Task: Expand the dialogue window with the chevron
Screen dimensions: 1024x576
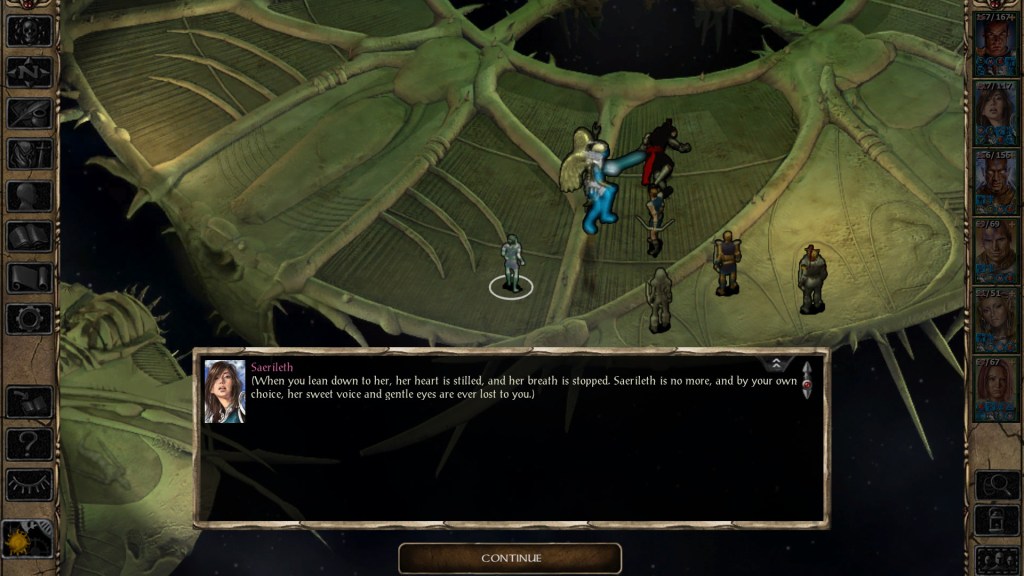Action: (x=776, y=364)
